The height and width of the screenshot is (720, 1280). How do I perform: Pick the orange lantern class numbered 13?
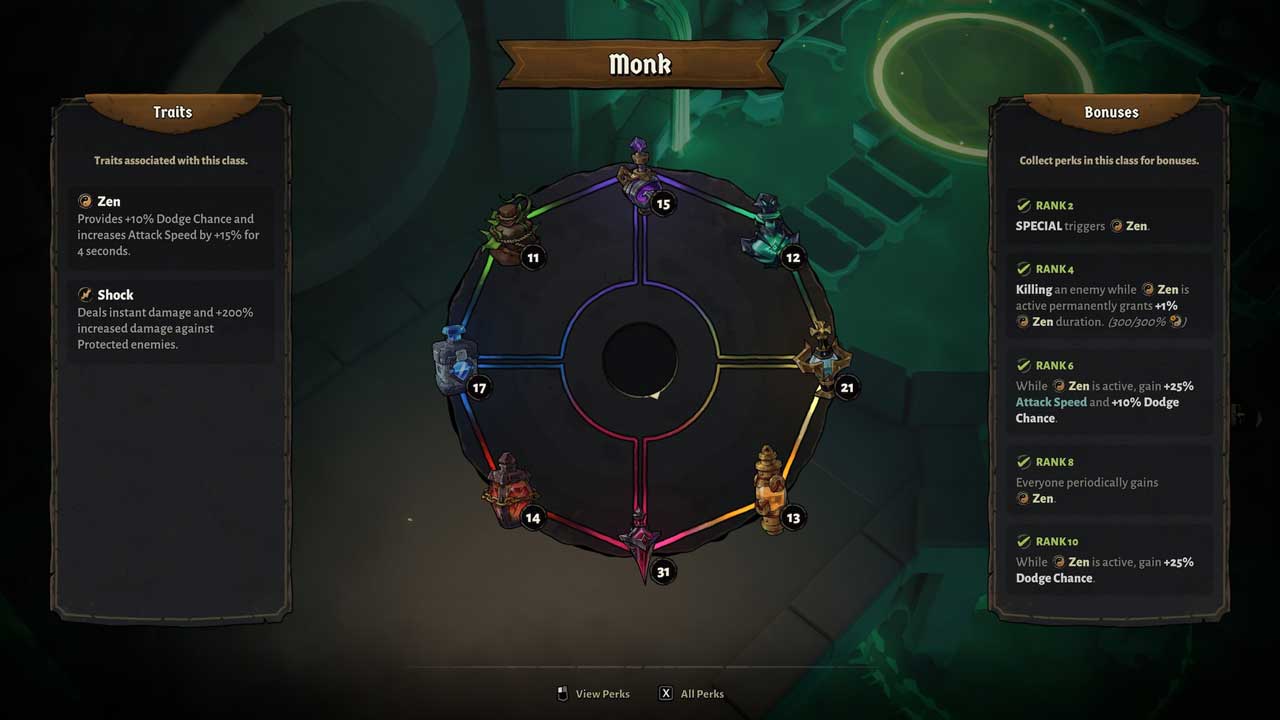[768, 491]
